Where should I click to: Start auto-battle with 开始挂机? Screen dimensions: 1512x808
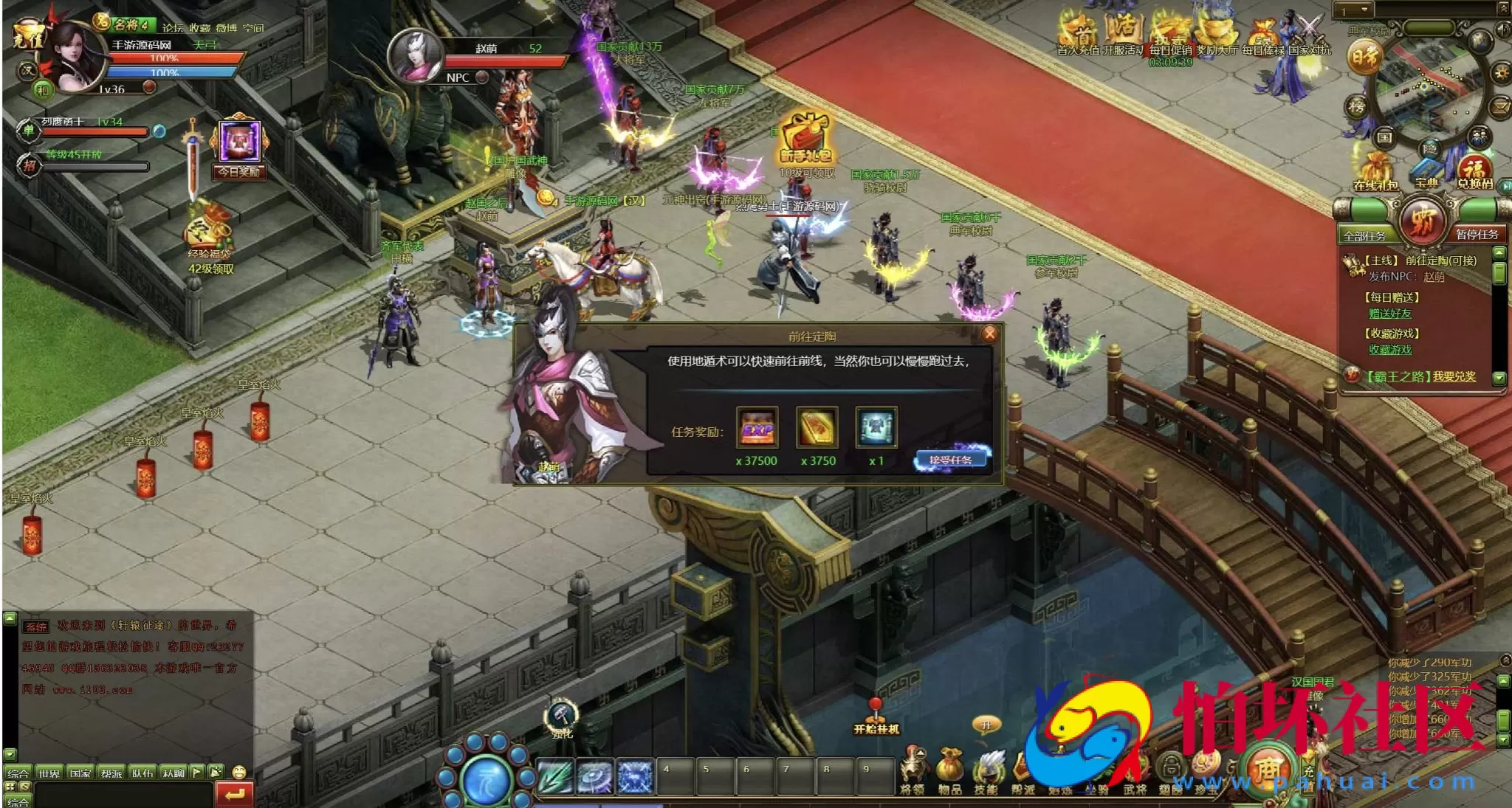[x=876, y=718]
